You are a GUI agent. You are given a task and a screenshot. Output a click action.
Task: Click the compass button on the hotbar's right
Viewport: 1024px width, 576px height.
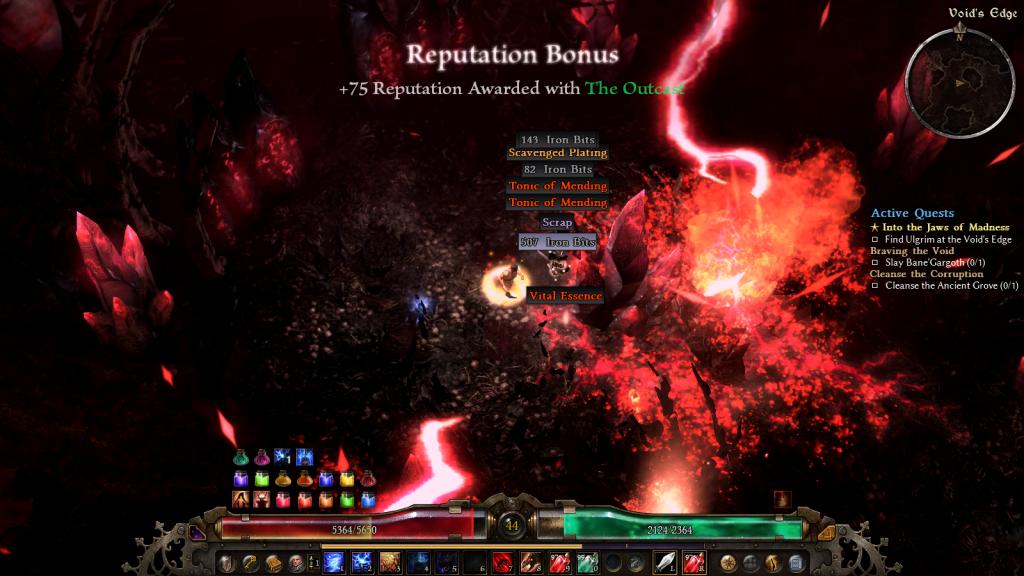[728, 563]
